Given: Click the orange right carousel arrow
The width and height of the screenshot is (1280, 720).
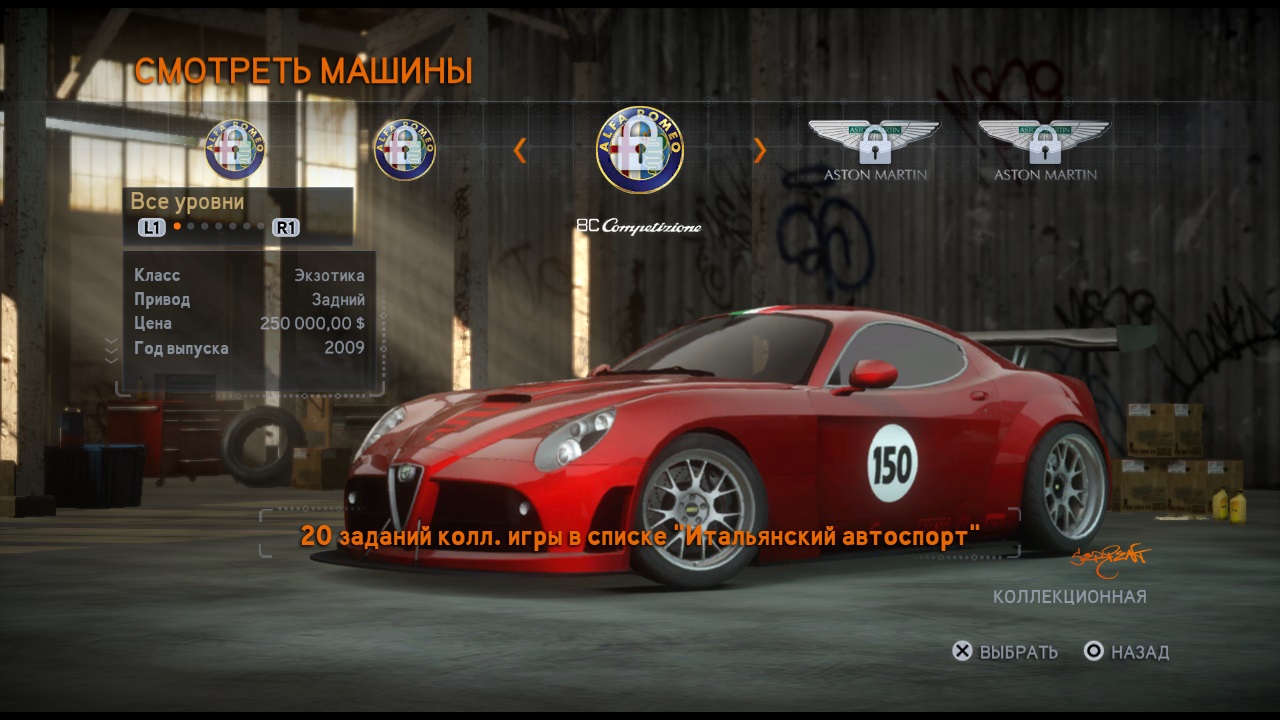Looking at the screenshot, I should pyautogui.click(x=760, y=150).
